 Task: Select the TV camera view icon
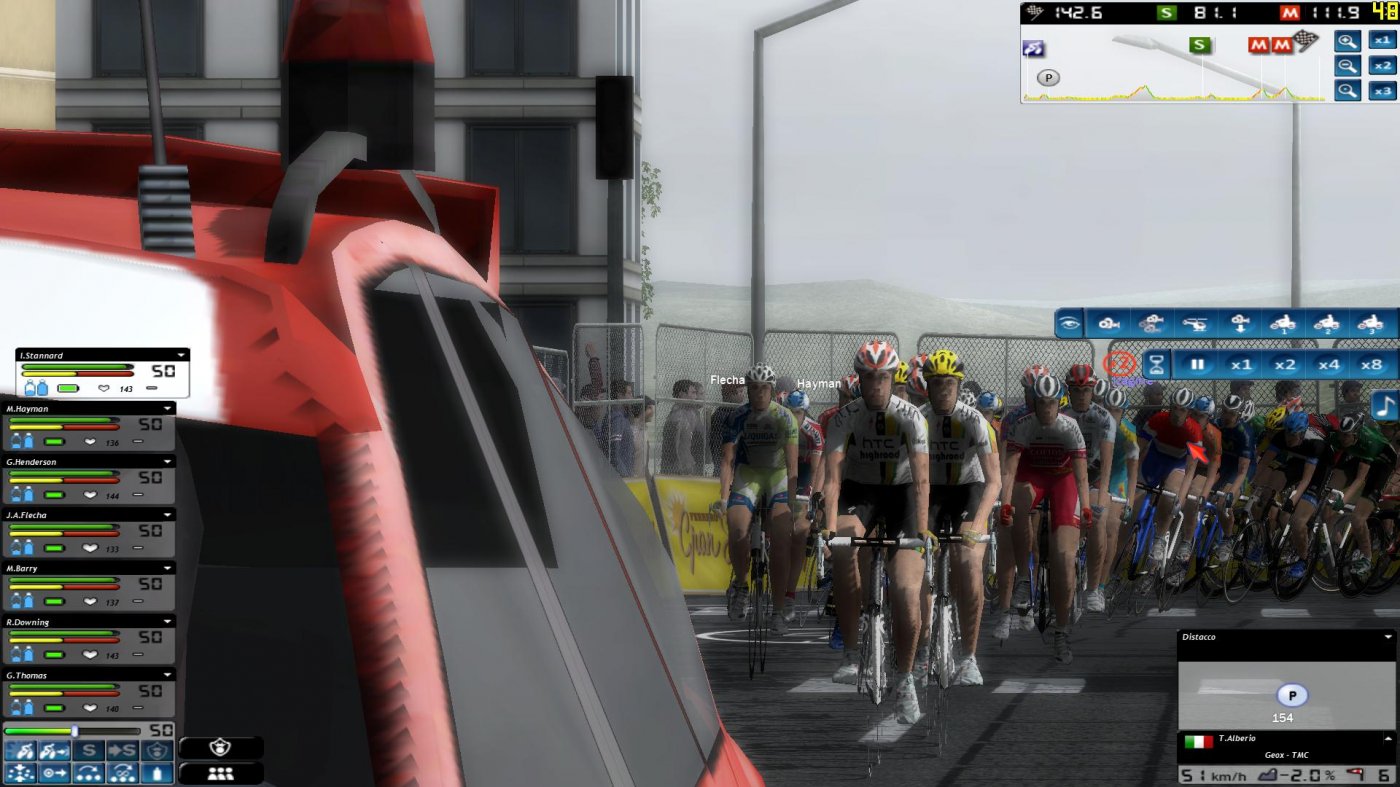(1109, 324)
